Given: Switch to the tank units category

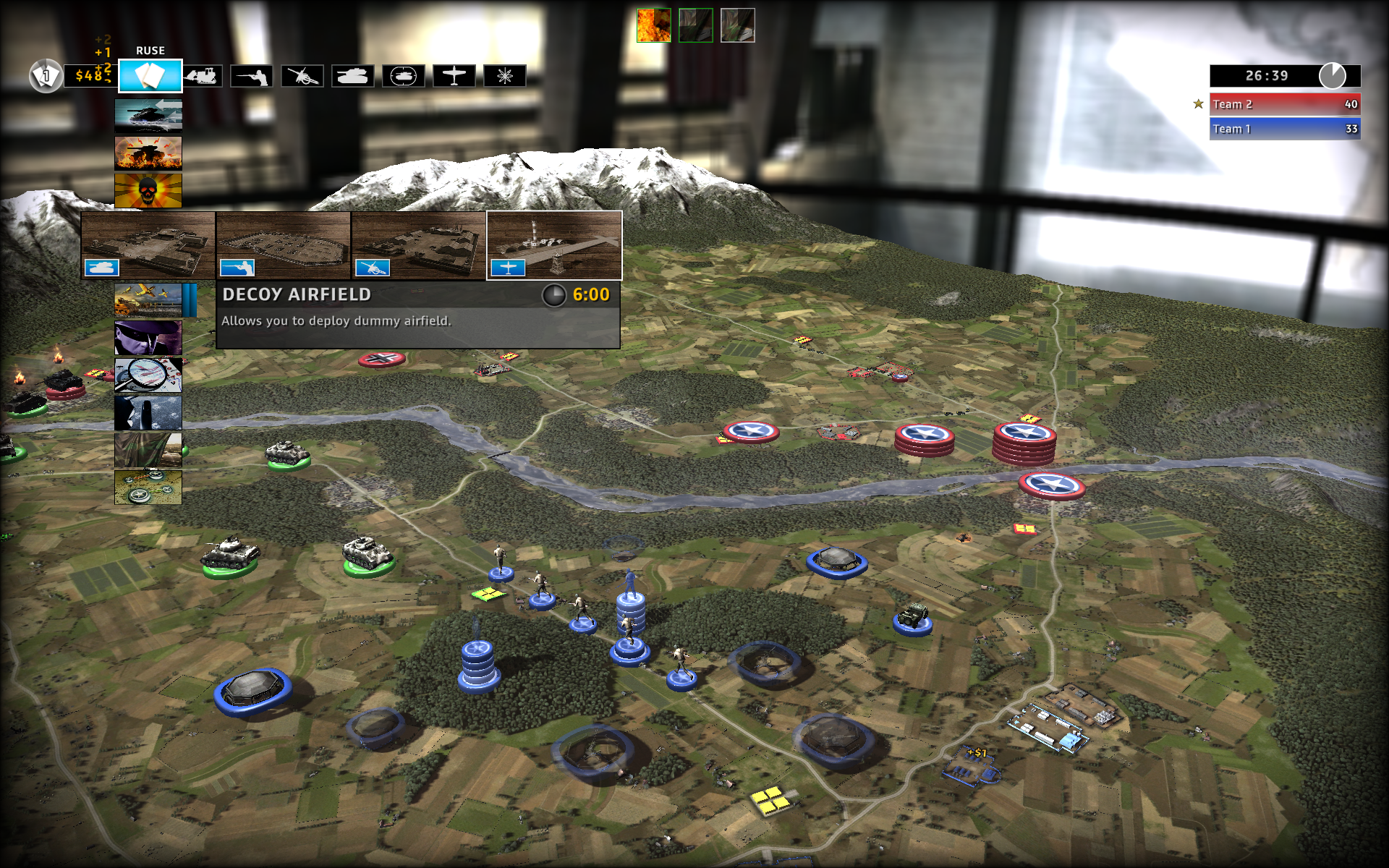Looking at the screenshot, I should pyautogui.click(x=352, y=75).
